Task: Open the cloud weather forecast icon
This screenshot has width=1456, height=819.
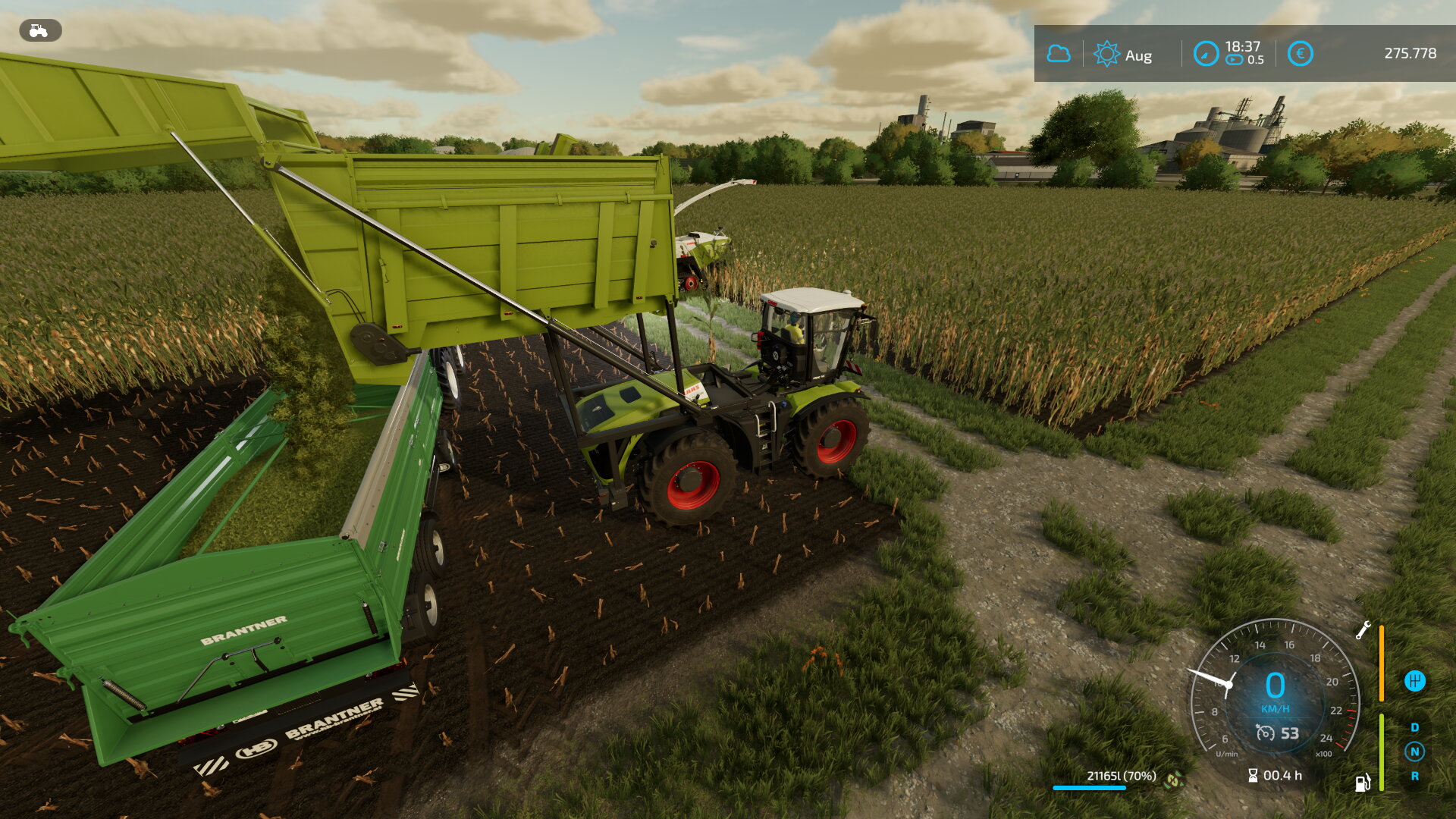Action: click(x=1059, y=54)
